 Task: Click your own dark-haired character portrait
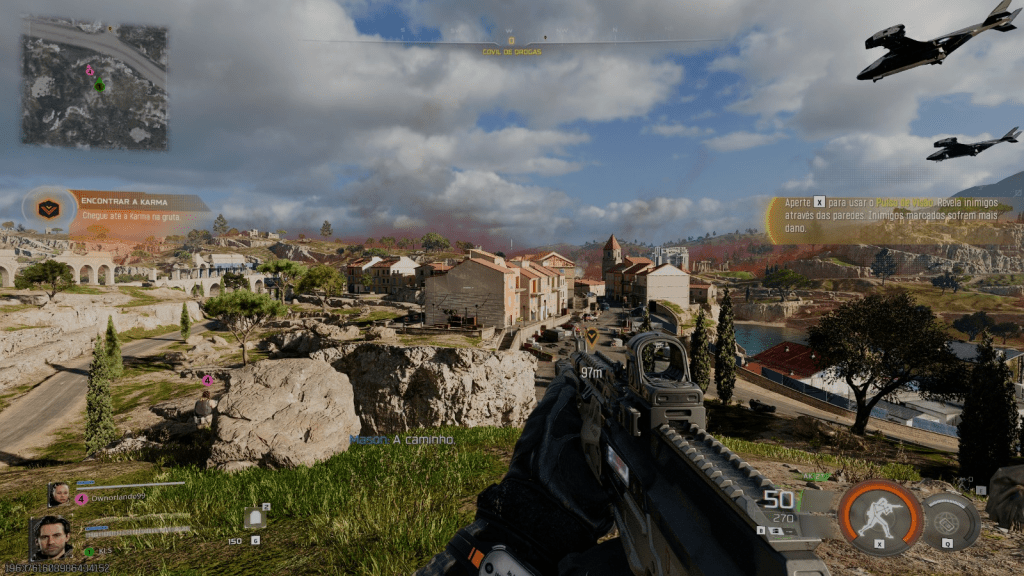(51, 538)
